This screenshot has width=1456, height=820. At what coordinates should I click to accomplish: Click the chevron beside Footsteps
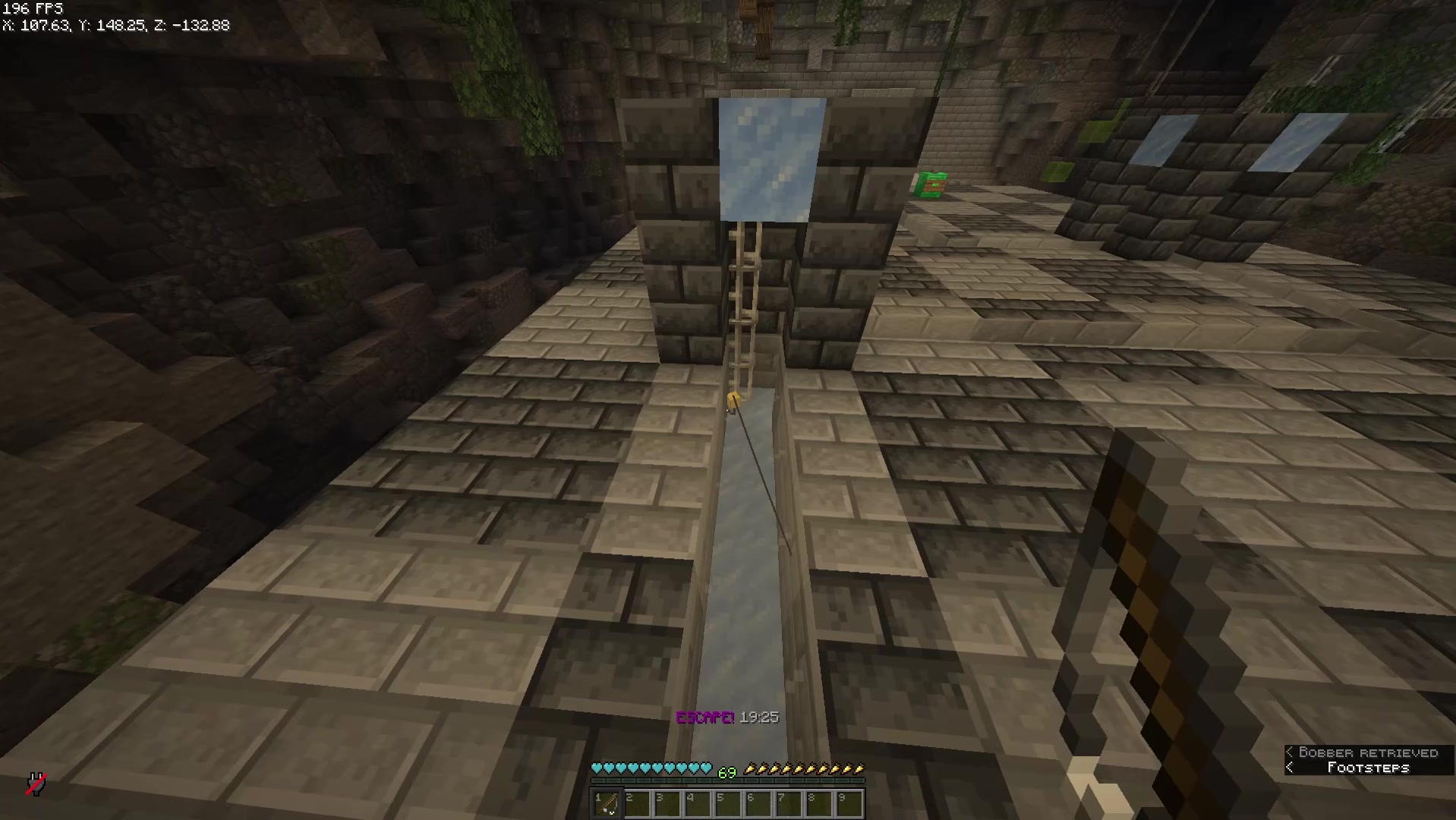point(1290,768)
